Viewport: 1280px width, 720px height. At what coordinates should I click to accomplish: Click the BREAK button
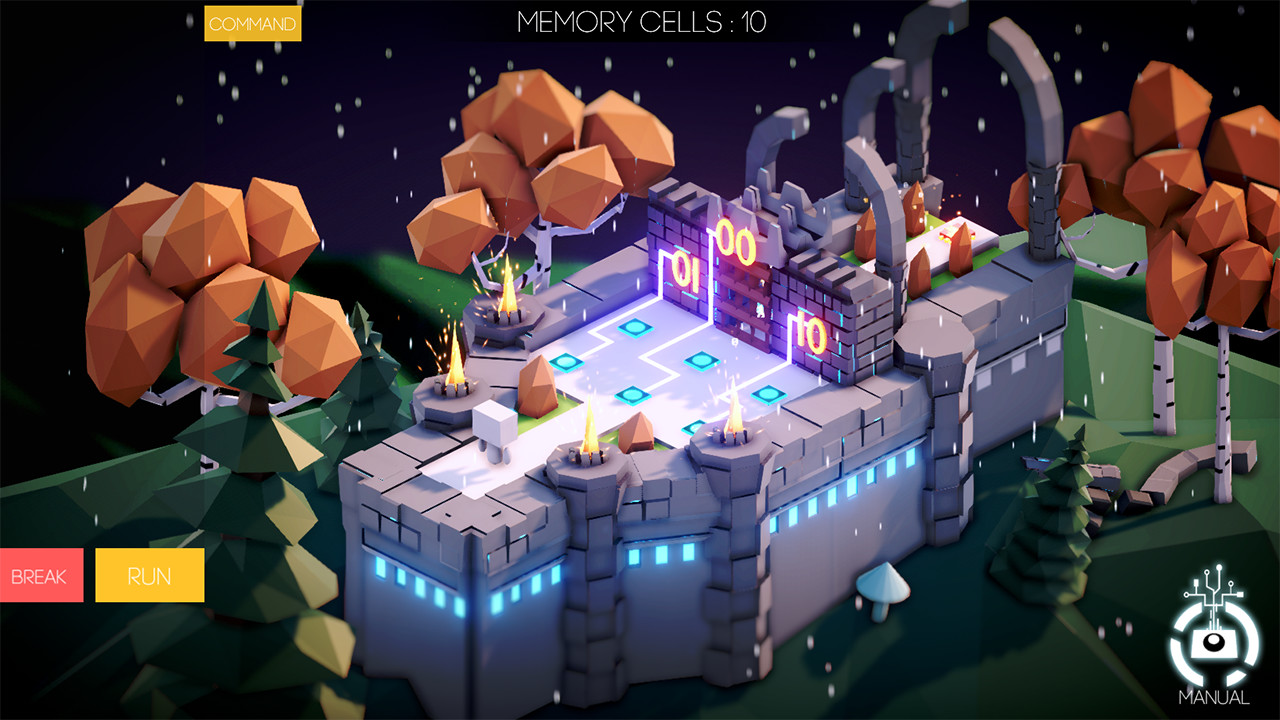tap(40, 575)
